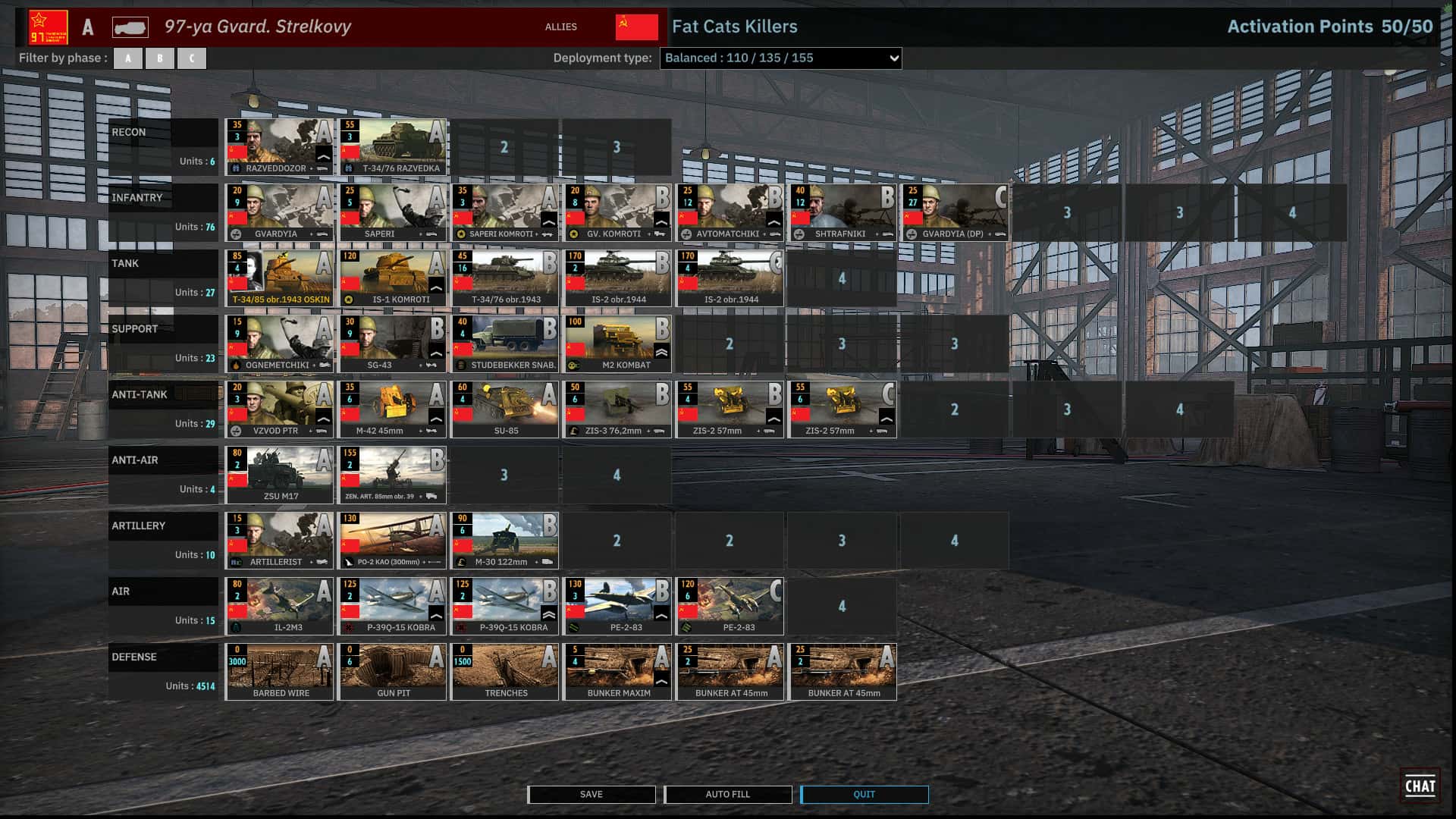
Task: Click the transport icon on the RAZVEDDOZOR card
Action: click(324, 168)
